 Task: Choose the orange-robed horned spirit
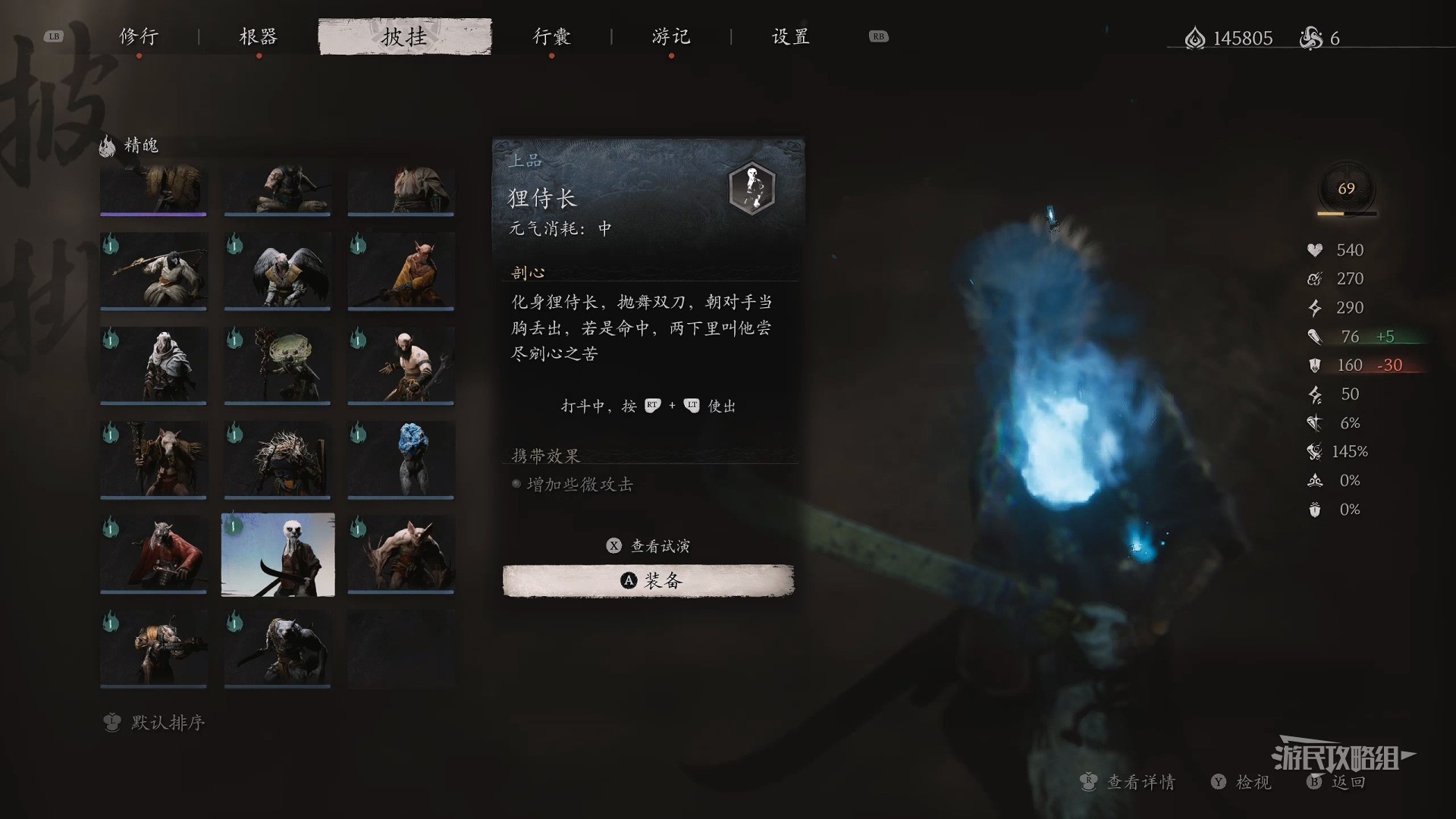401,271
